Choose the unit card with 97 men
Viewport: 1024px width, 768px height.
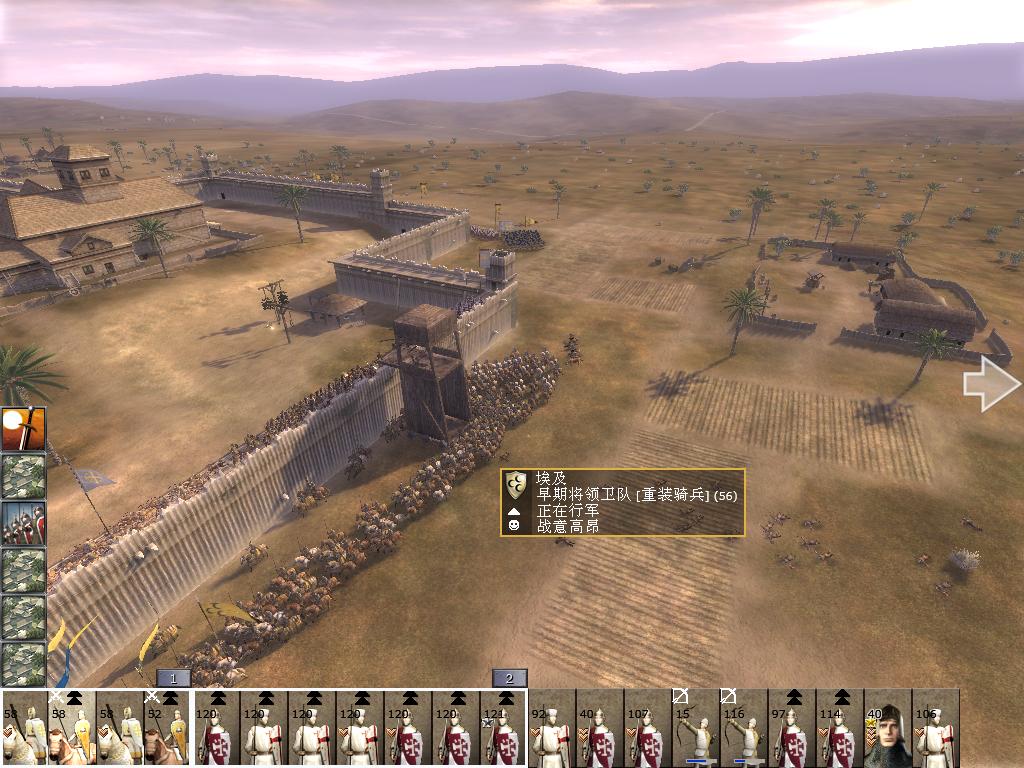(x=792, y=727)
